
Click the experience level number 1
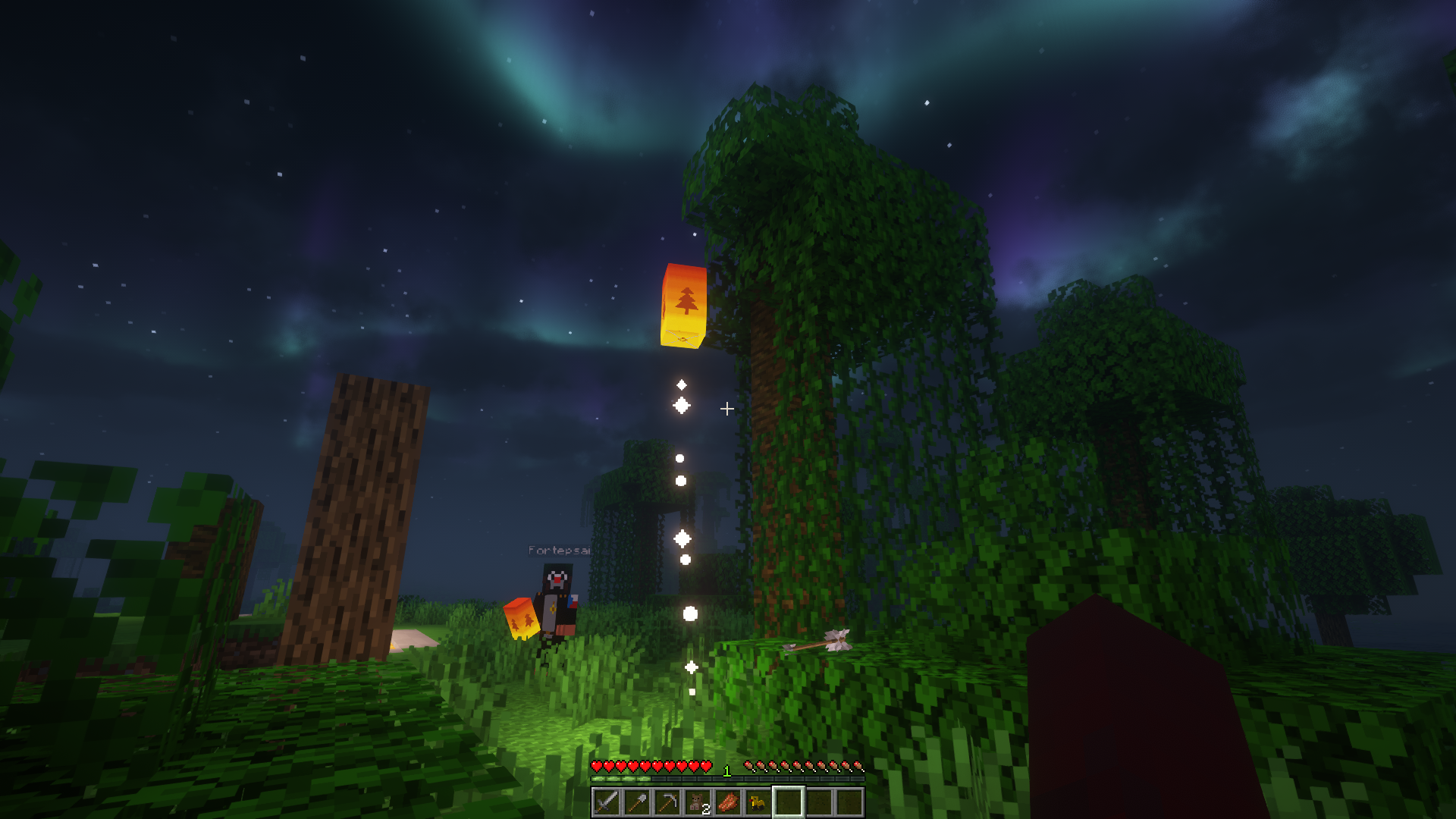[x=726, y=771]
